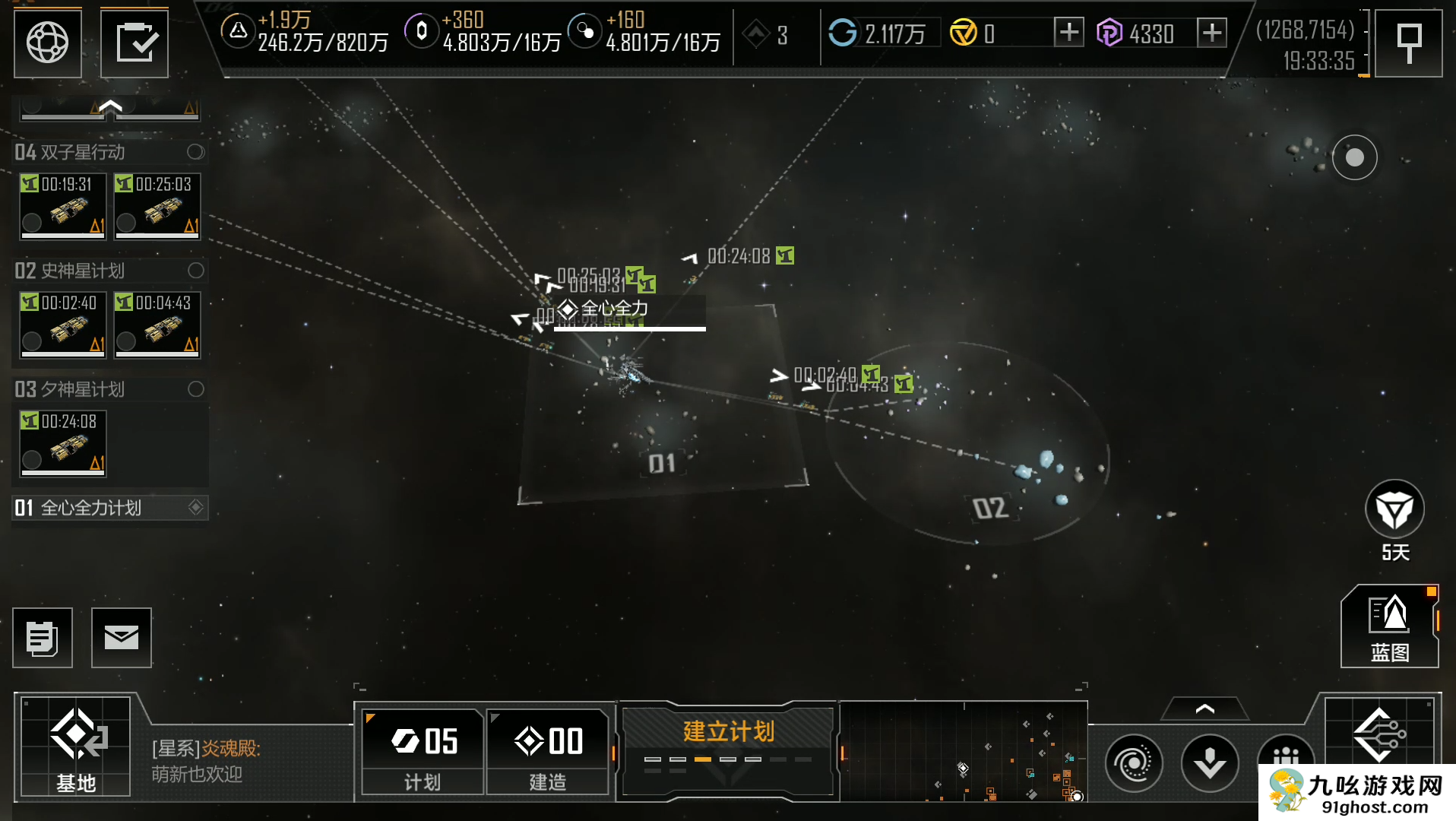The image size is (1456, 821).
Task: Add more of the gold currency
Action: (x=1068, y=33)
